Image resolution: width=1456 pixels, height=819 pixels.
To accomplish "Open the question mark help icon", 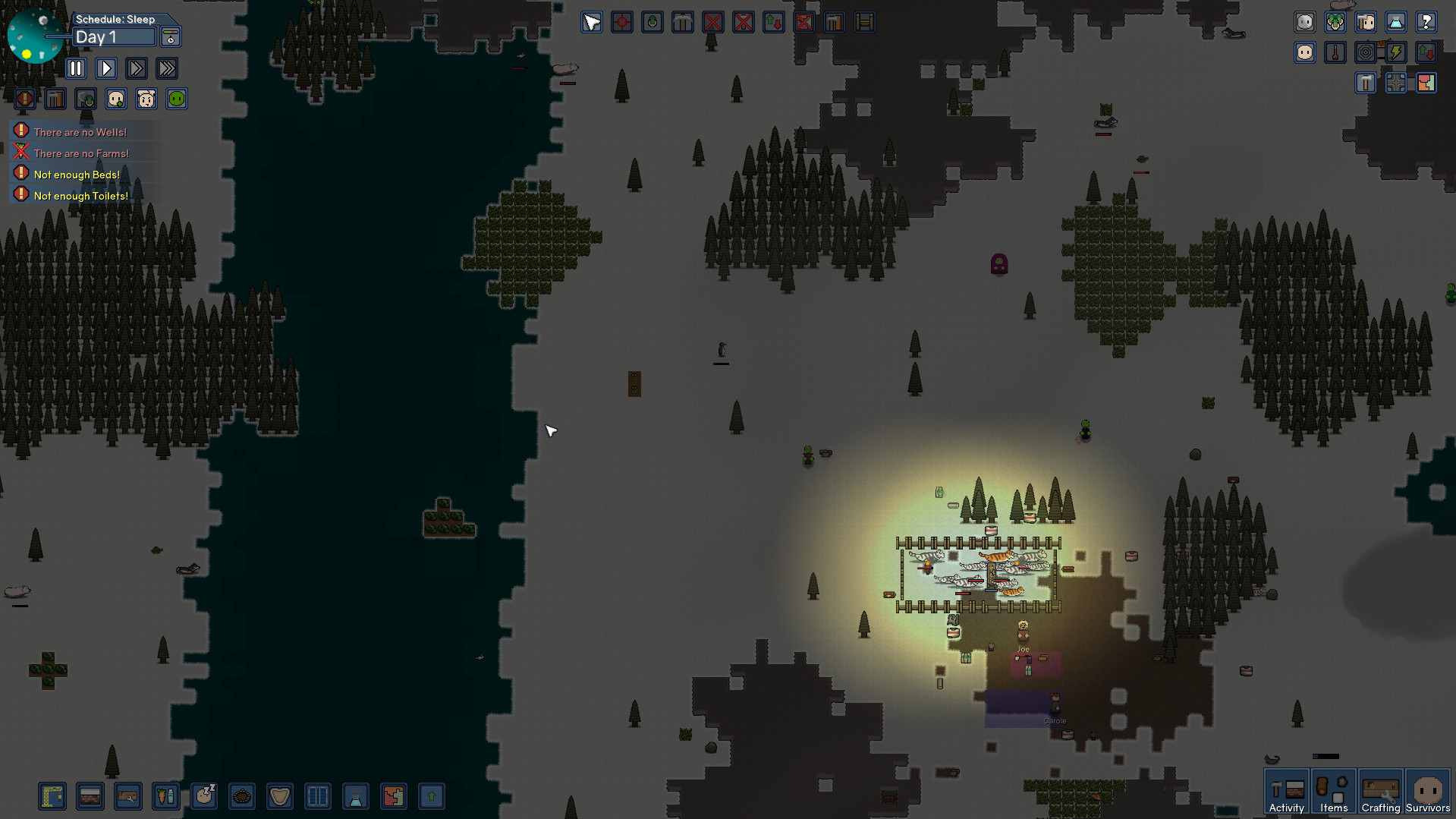I will click(1427, 22).
